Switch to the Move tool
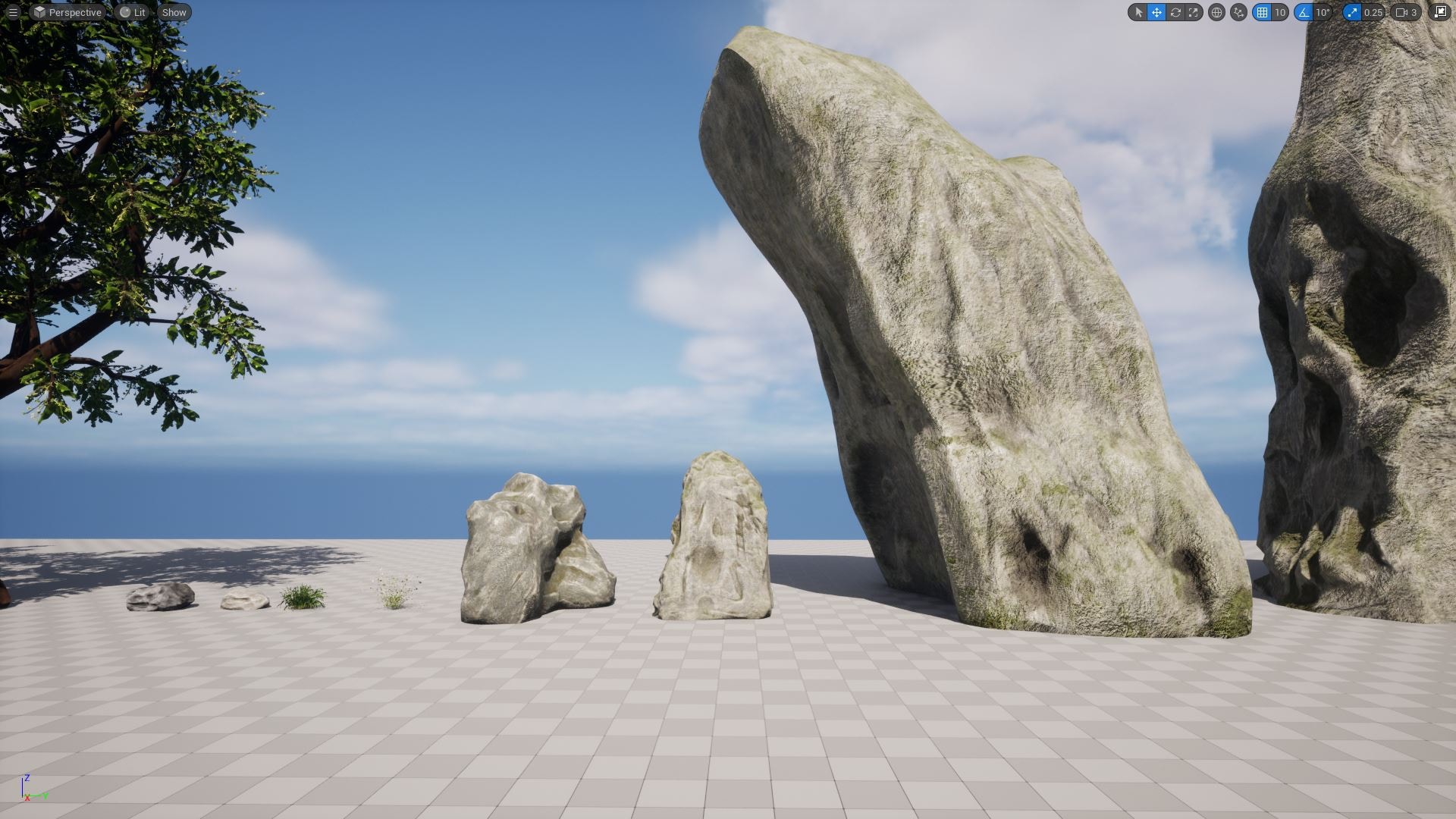 pyautogui.click(x=1156, y=12)
